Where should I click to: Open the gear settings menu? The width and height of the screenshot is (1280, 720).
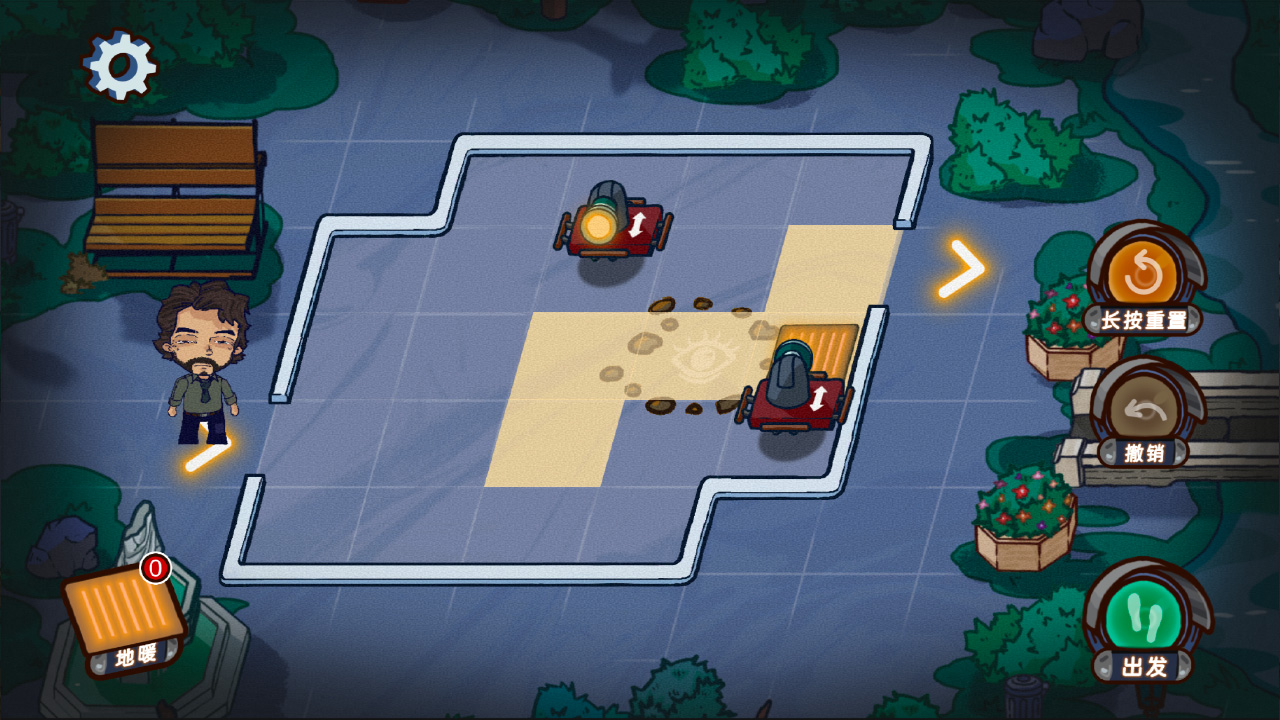click(120, 66)
